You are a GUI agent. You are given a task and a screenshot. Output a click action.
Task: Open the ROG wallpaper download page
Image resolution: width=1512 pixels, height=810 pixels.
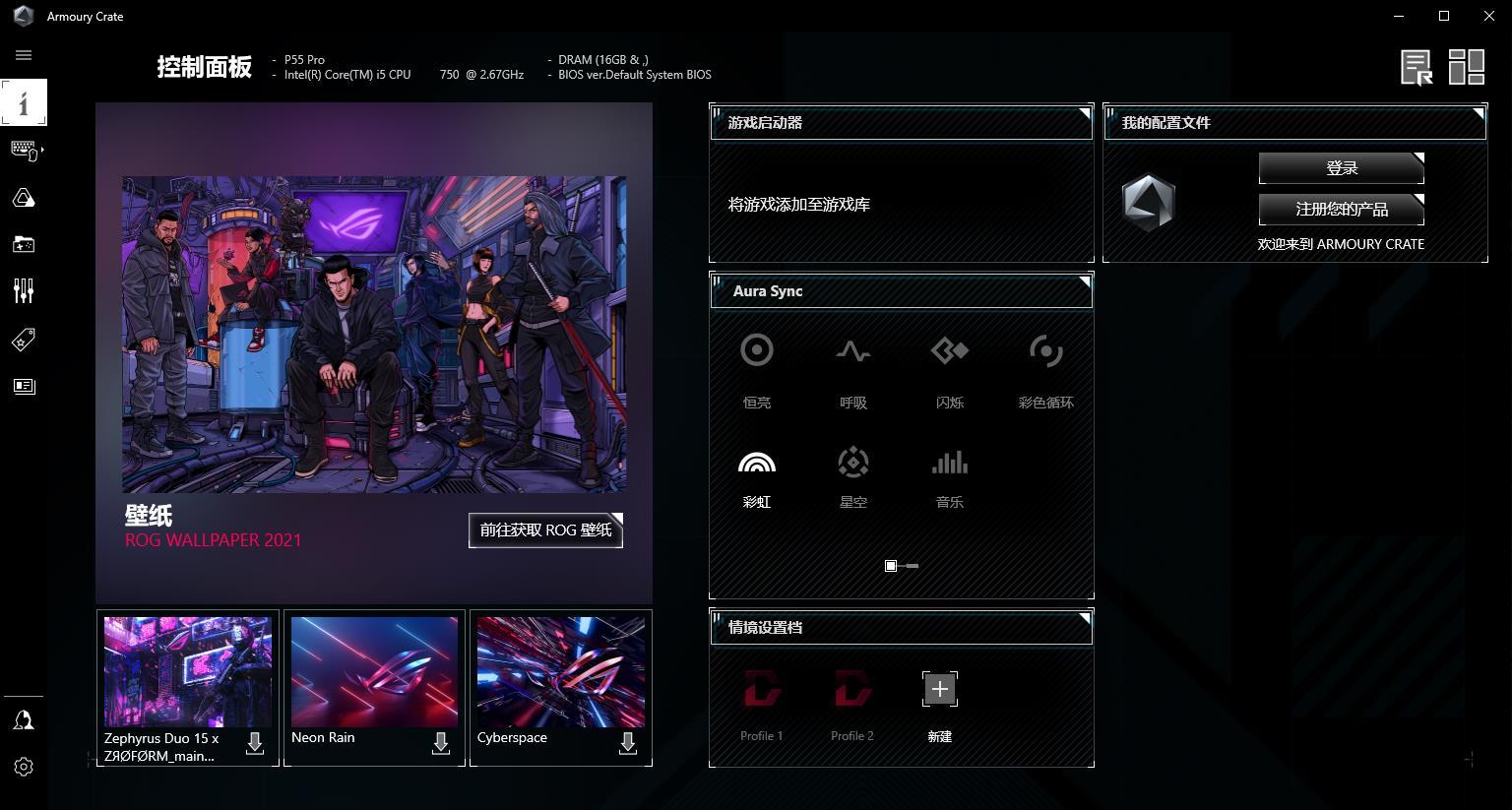(545, 530)
